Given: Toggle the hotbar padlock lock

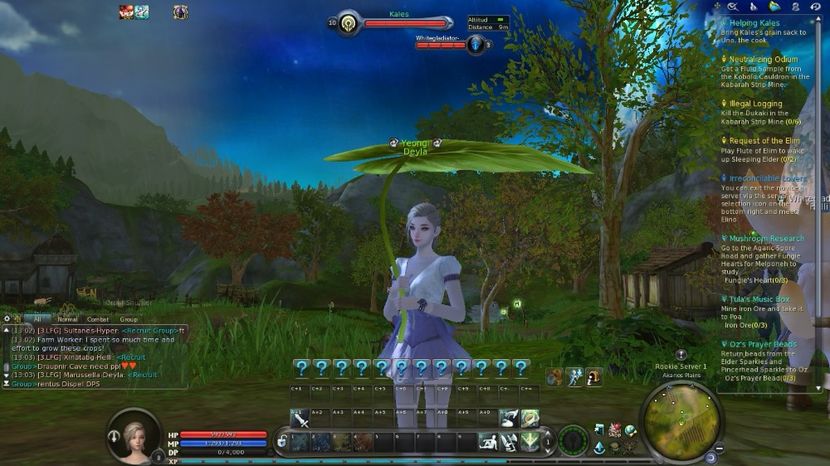Looking at the screenshot, I should (282, 441).
